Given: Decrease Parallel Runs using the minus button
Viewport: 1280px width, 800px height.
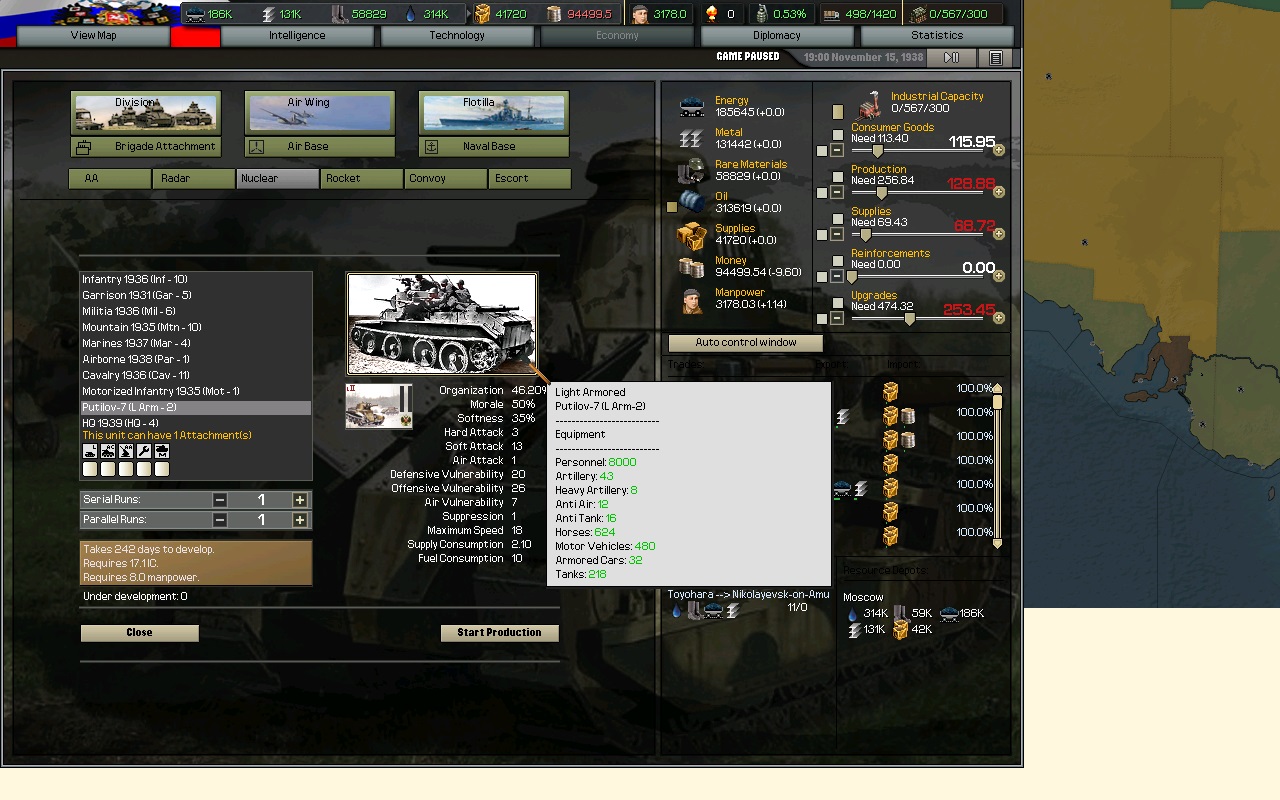Looking at the screenshot, I should click(220, 519).
